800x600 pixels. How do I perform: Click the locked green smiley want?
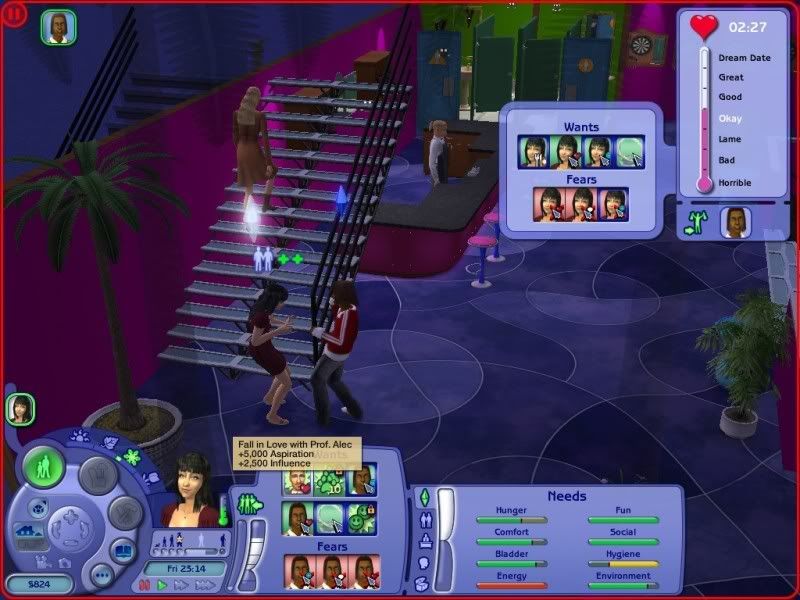point(360,518)
